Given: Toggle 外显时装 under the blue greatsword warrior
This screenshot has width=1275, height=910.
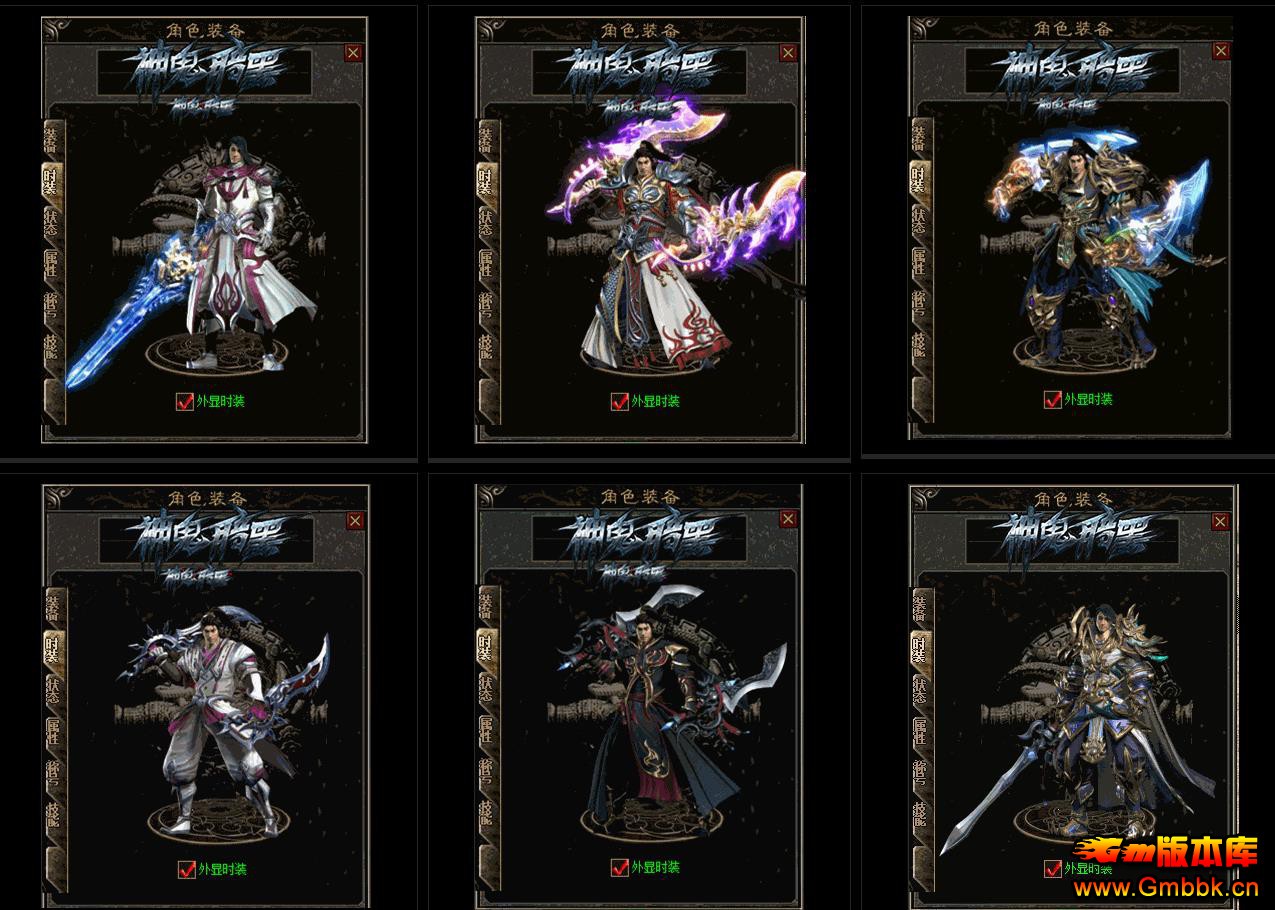Looking at the screenshot, I should [x=184, y=401].
